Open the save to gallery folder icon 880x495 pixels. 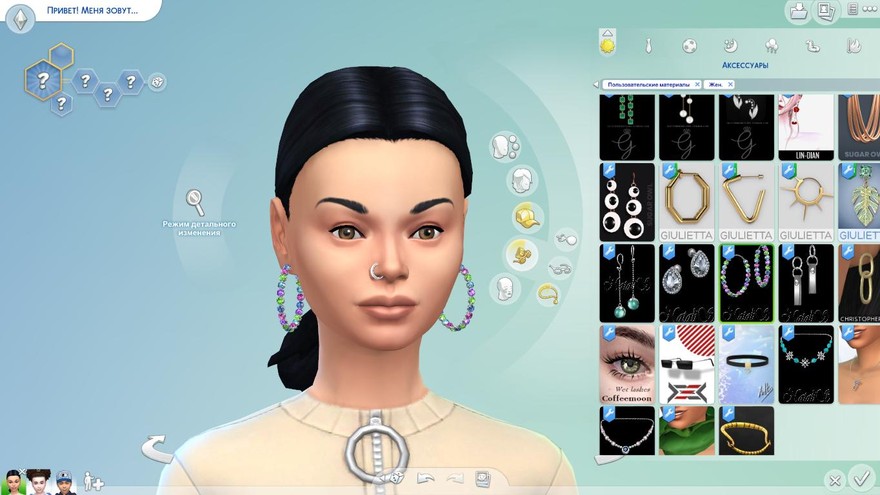pos(798,11)
